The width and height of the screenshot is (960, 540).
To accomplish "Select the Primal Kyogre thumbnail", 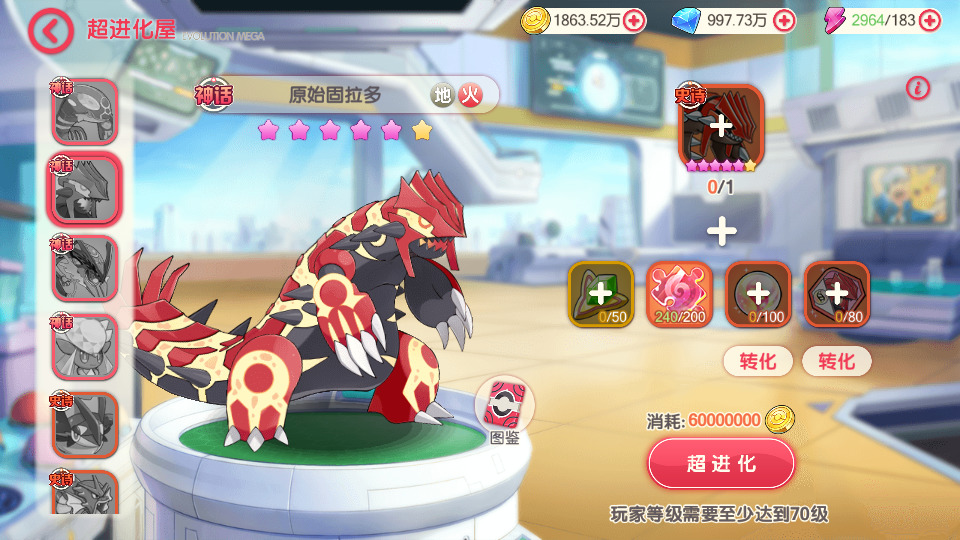I will pos(84,112).
